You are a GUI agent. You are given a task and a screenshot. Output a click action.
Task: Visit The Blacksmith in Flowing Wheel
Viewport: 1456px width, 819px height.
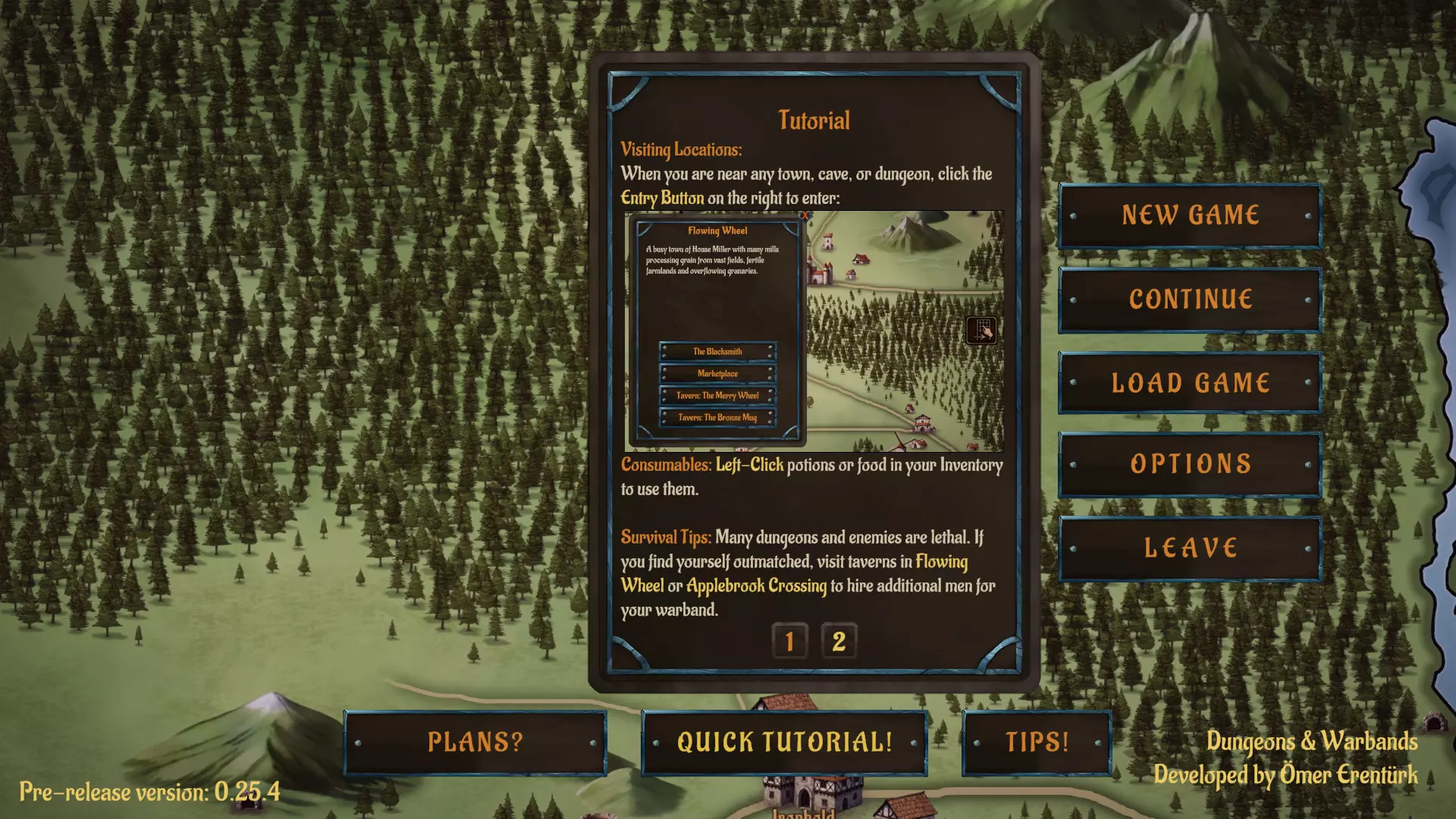(718, 350)
